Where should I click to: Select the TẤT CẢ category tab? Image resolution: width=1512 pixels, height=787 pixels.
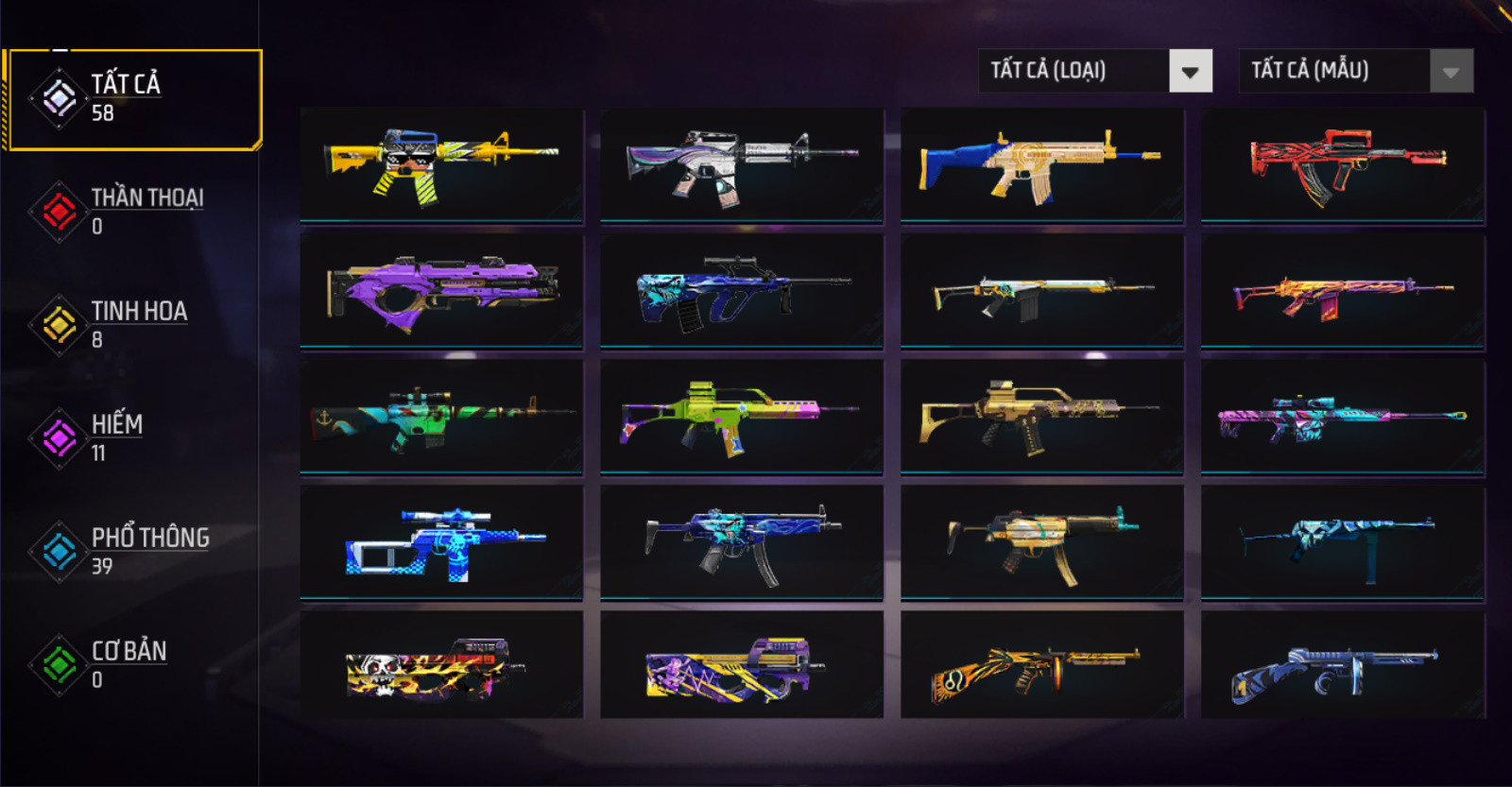(132, 99)
